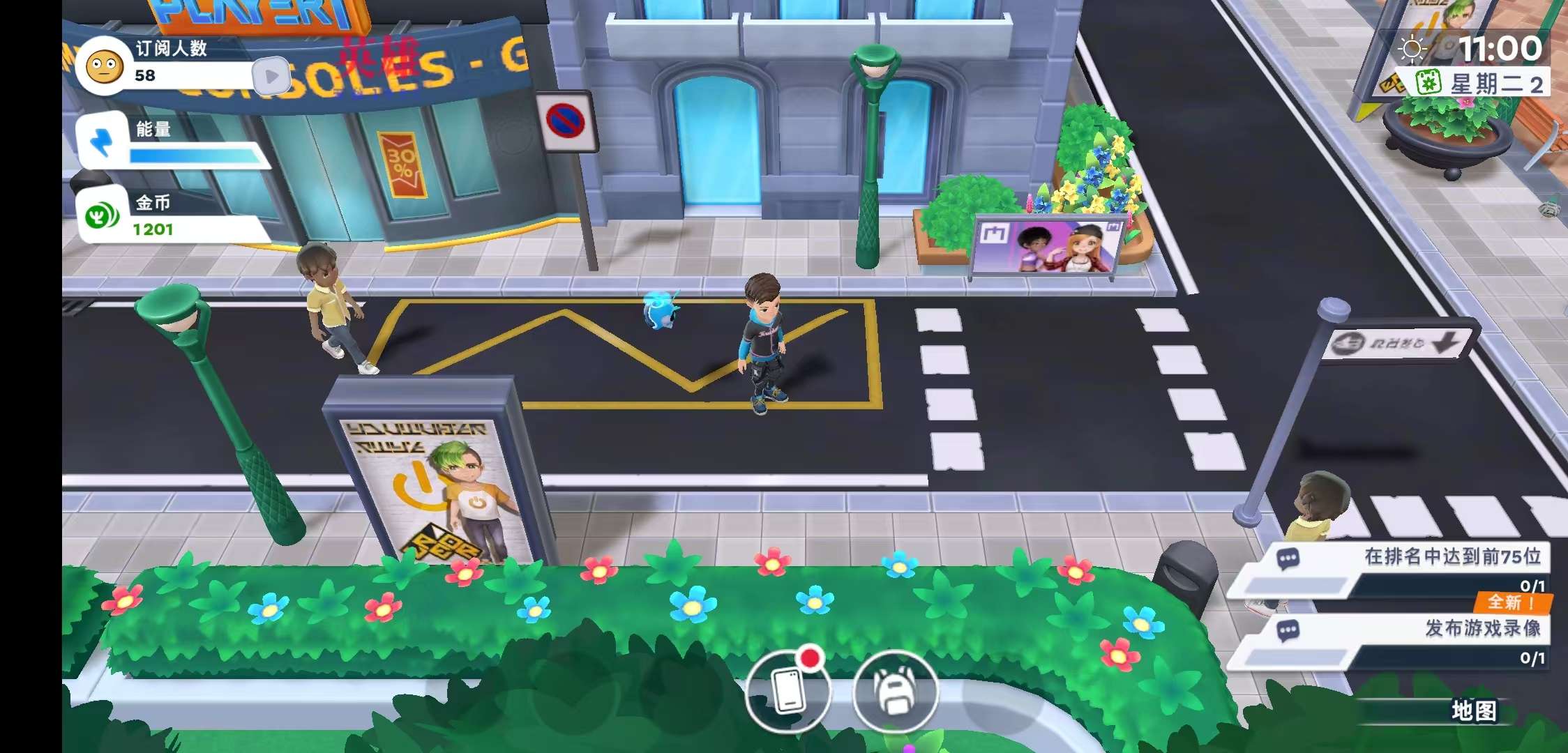Open the backpack inventory
This screenshot has width=1568, height=753.
895,690
